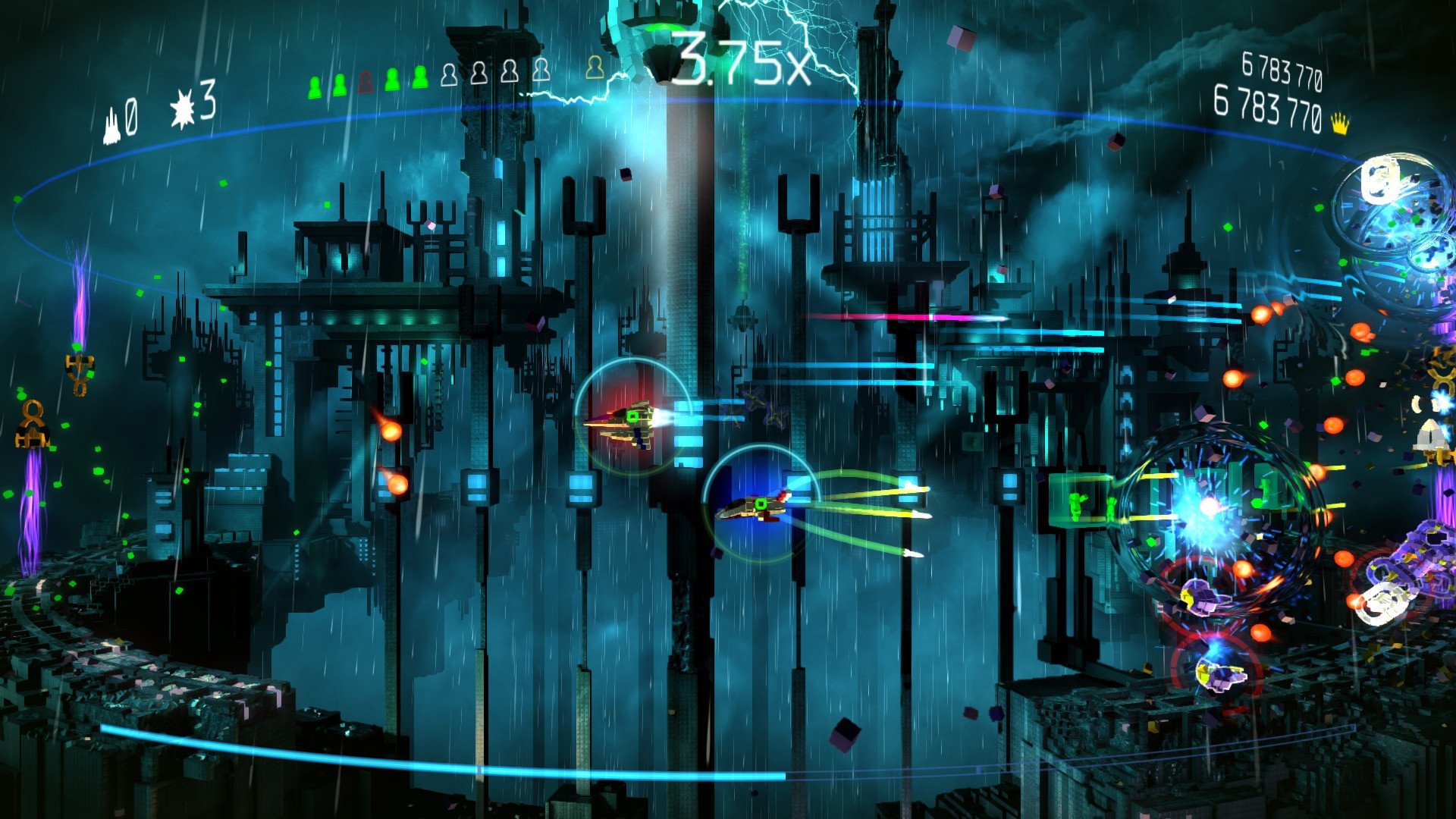Select the yellow human icon
This screenshot has width=1456, height=819.
point(595,68)
